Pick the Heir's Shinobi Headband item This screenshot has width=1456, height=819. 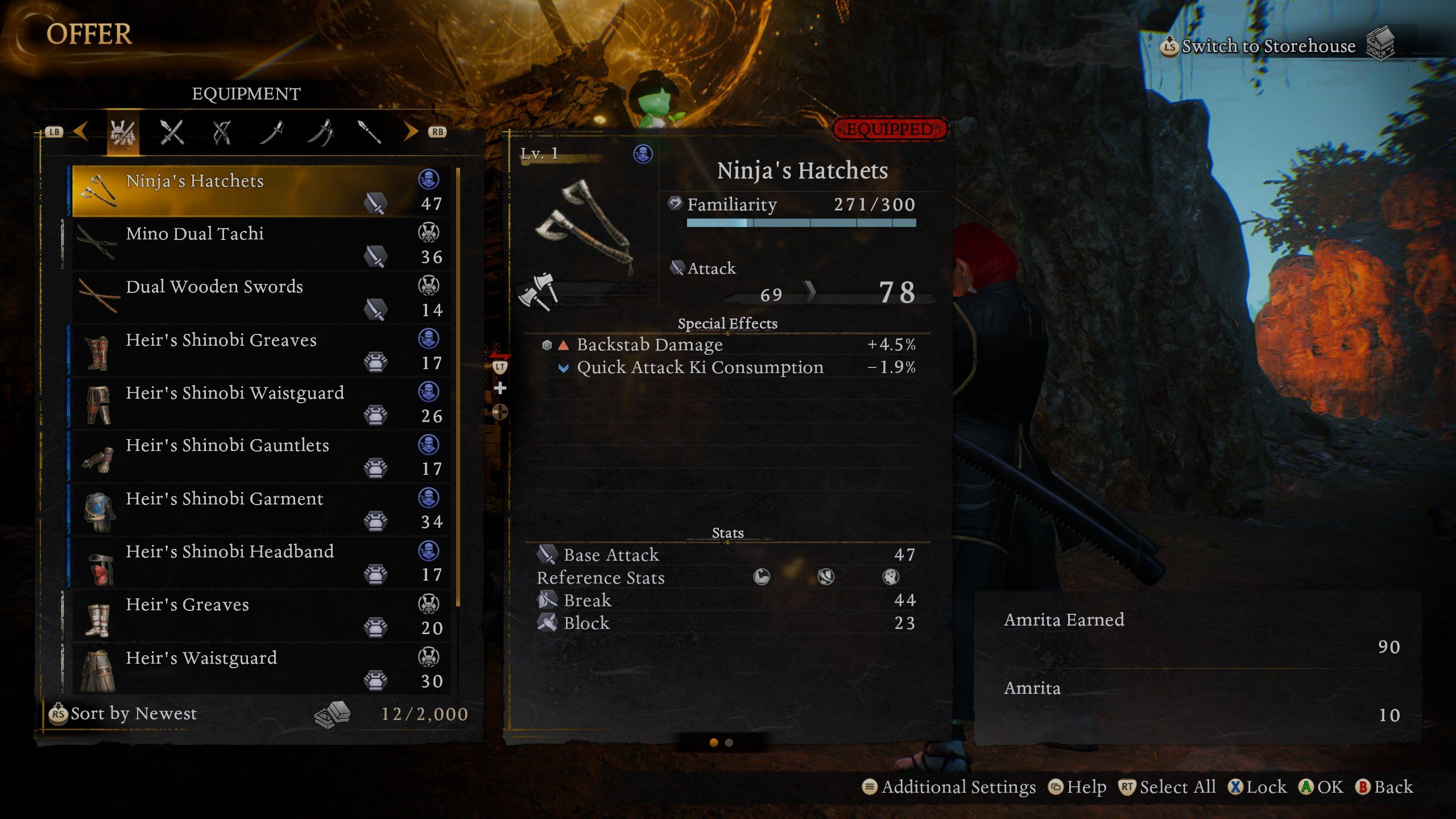tap(262, 562)
